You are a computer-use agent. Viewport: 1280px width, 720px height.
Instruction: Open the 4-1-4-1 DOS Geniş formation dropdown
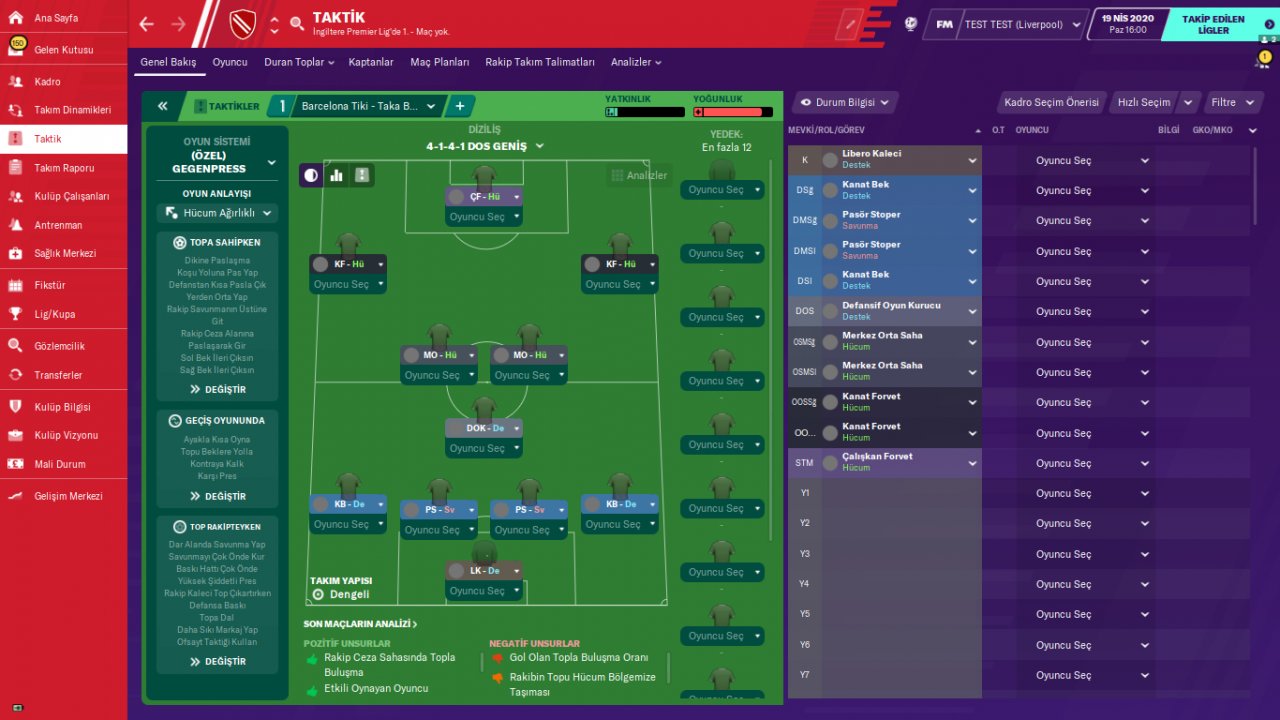(485, 146)
